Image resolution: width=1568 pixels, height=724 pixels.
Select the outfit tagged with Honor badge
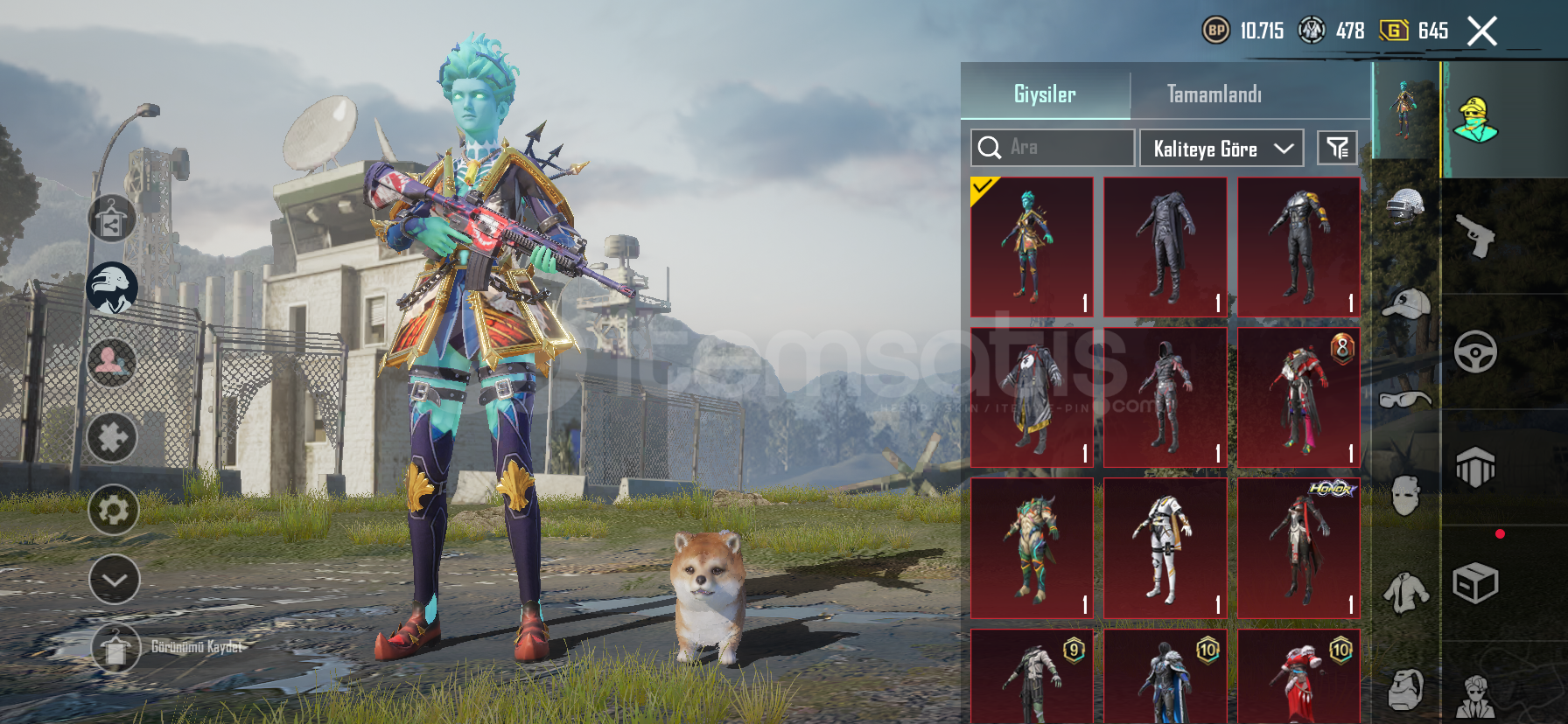(x=1298, y=548)
